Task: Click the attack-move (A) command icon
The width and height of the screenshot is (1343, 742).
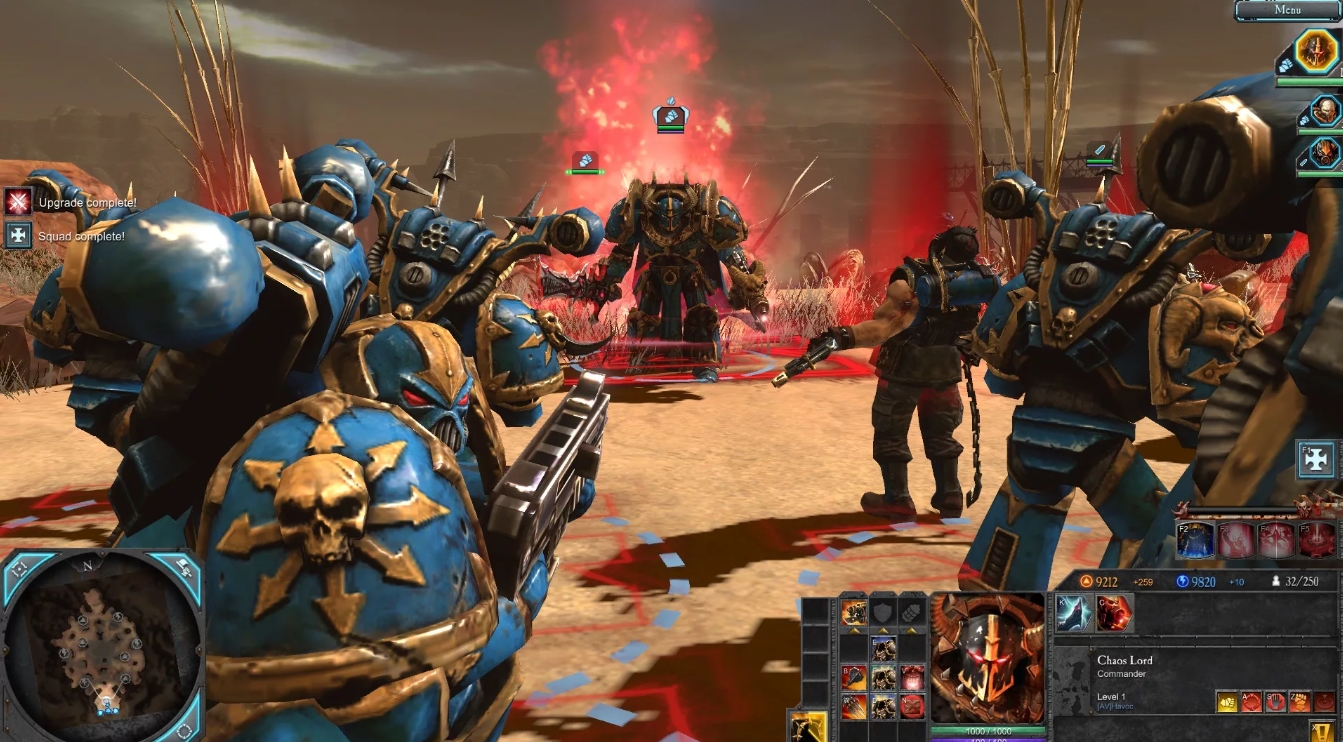Action: point(1251,701)
